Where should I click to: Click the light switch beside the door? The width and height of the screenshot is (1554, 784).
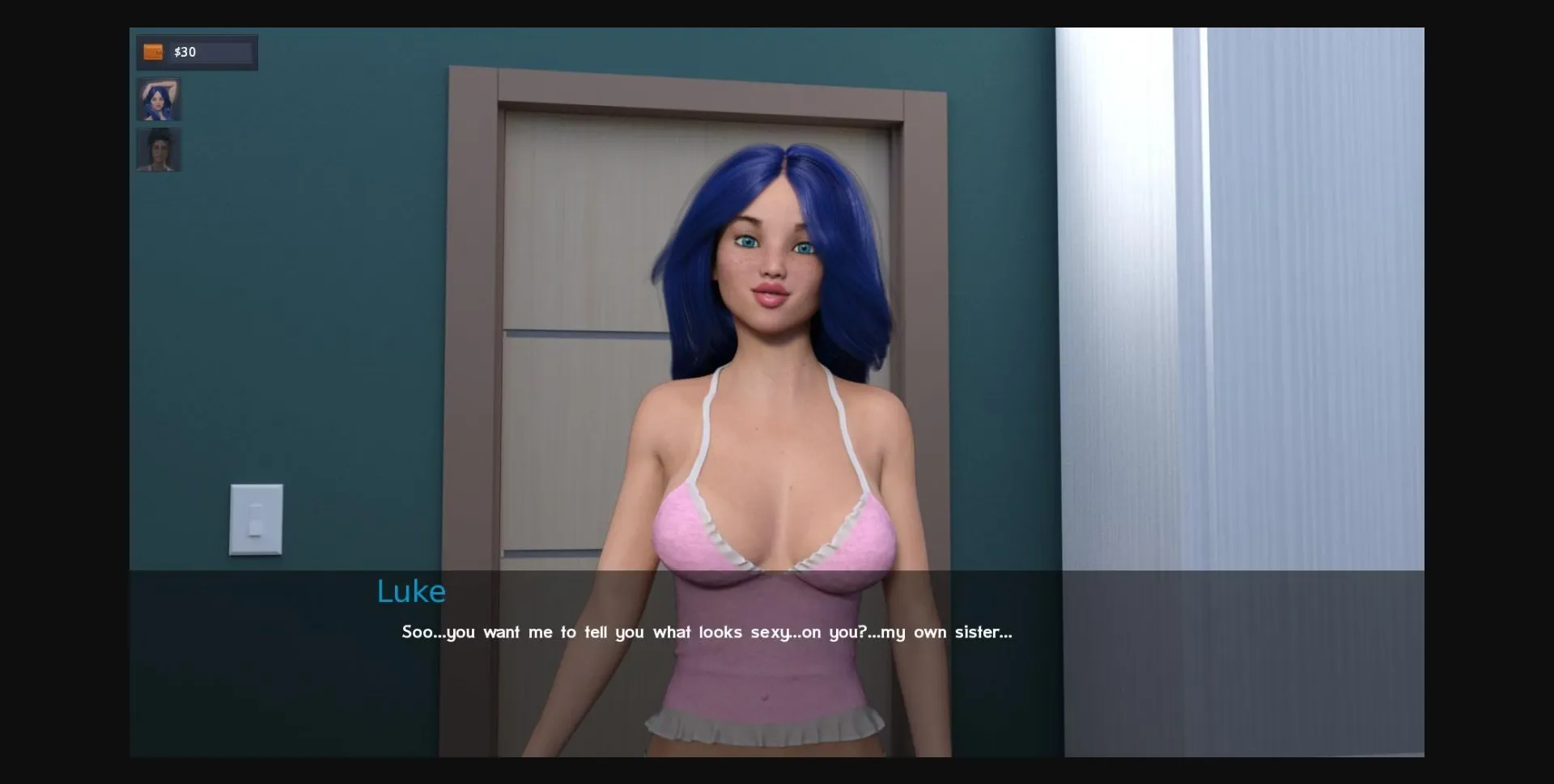coord(256,520)
